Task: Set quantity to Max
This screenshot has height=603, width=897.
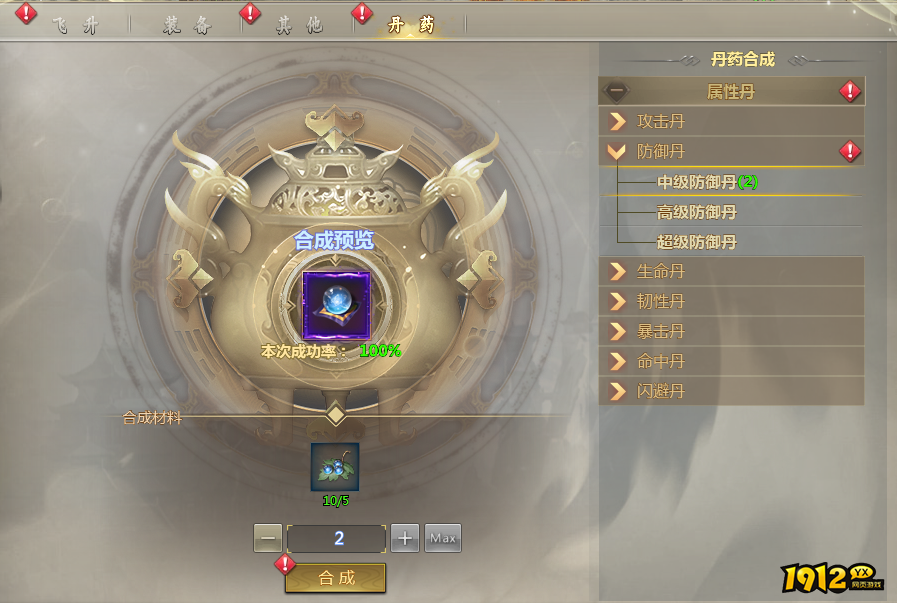Action: point(443,538)
